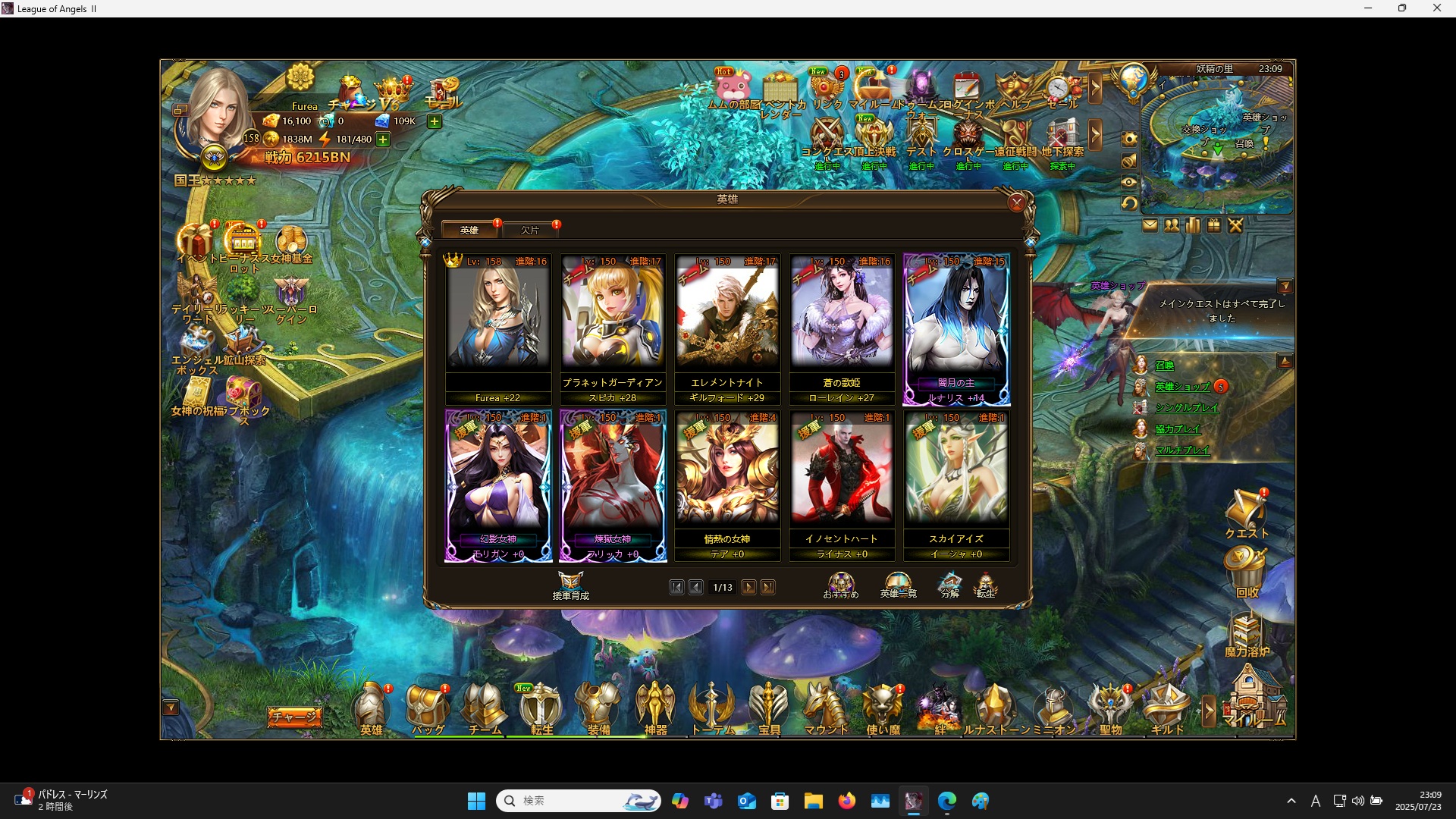Click the 181/480 energy bar at top left
Viewport: 1456px width, 819px height.
(355, 139)
